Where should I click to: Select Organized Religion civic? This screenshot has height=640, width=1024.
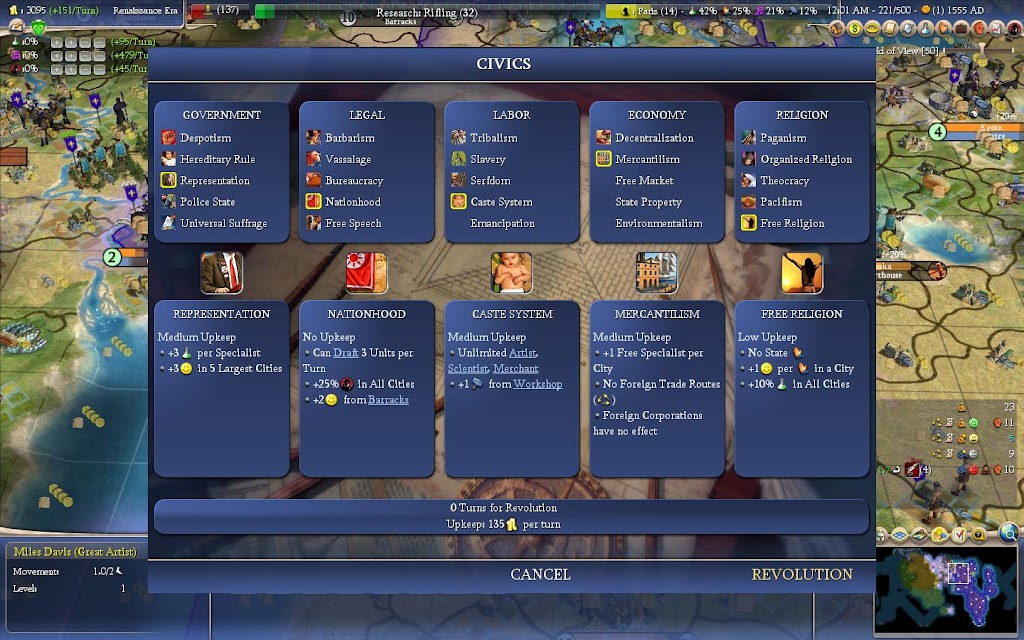coord(806,159)
